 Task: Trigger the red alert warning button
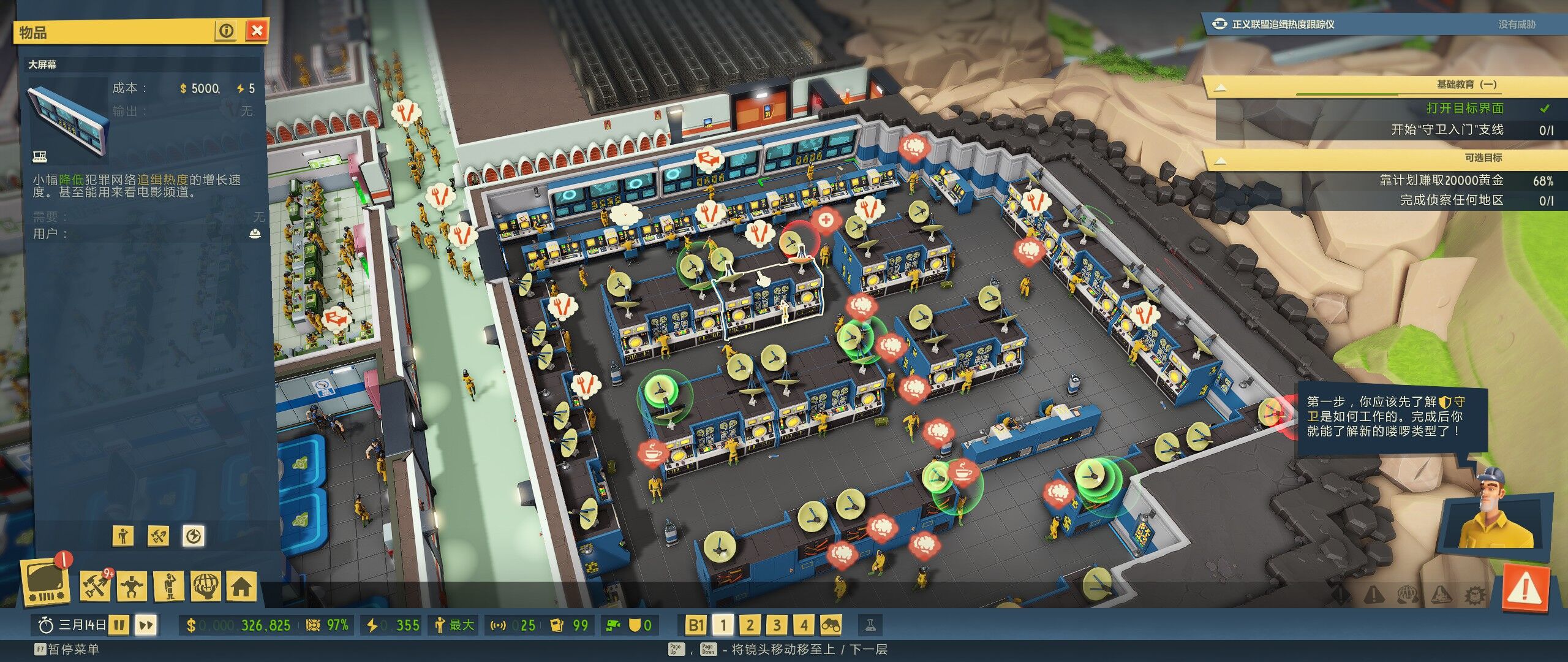[x=1525, y=590]
